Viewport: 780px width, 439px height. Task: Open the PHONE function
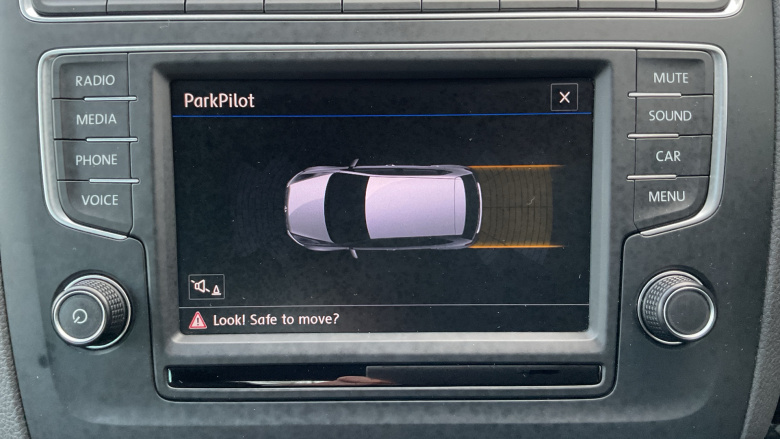[96, 159]
